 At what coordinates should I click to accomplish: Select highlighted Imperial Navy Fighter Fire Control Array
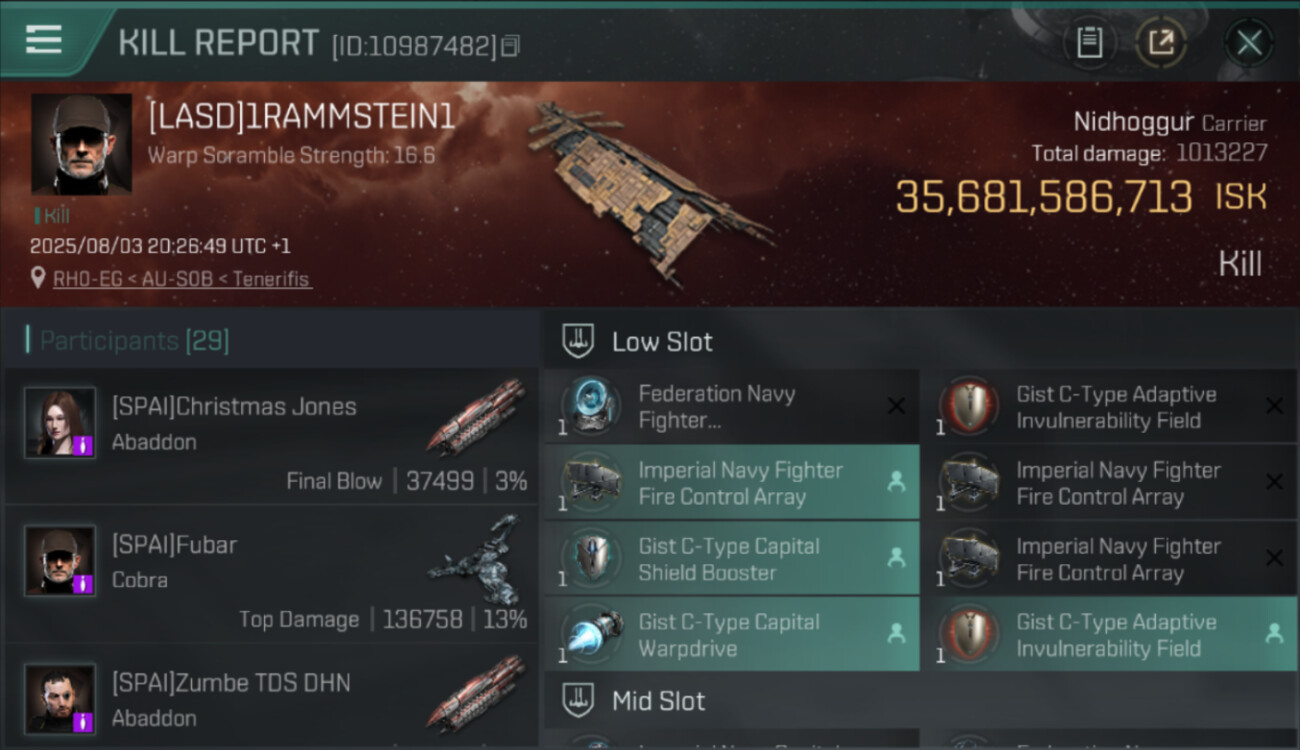(x=730, y=483)
